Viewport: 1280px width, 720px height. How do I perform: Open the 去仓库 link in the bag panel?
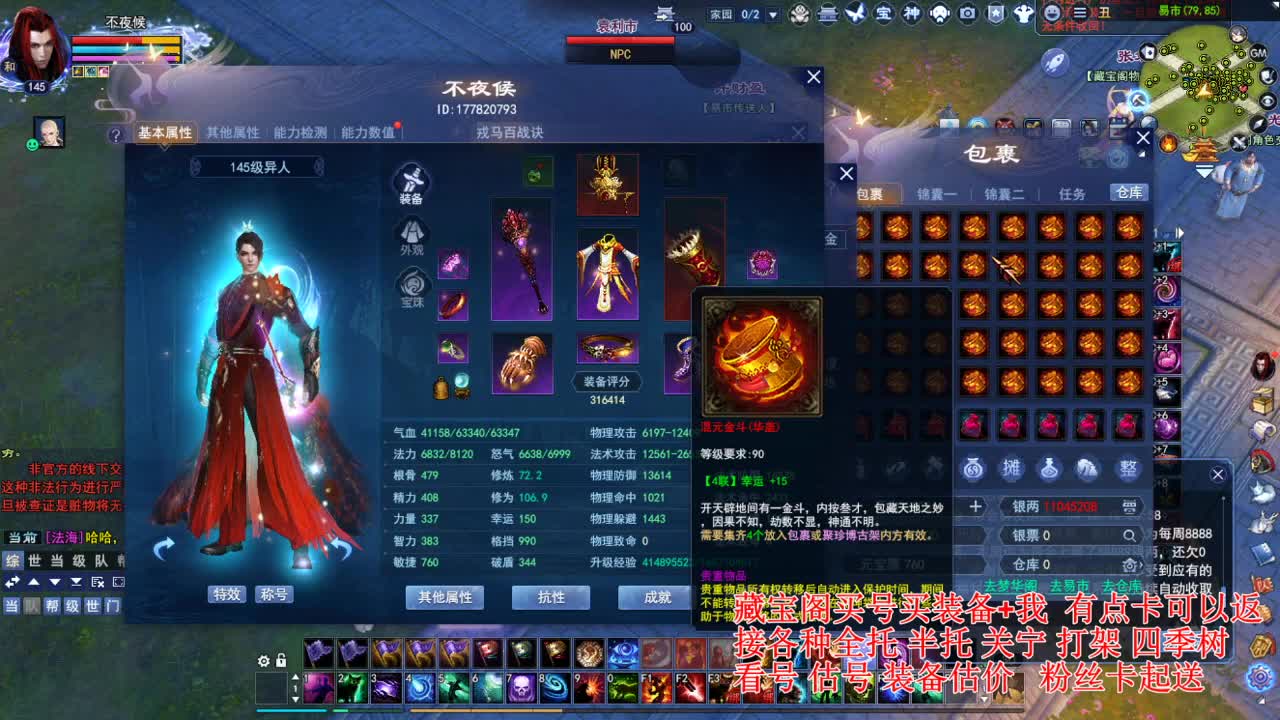[1122, 586]
